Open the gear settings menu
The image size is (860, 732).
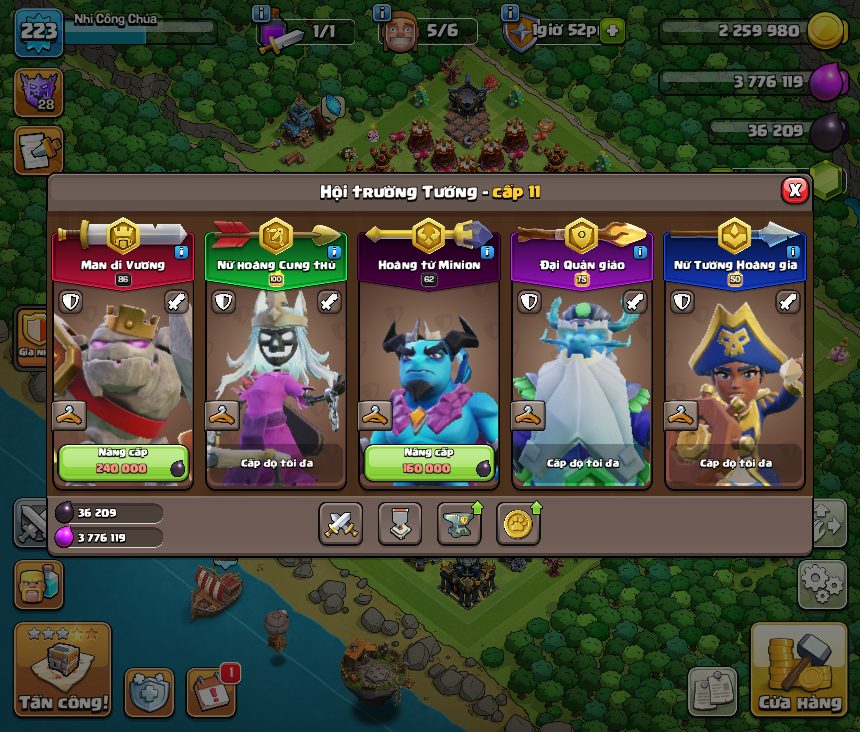coord(822,584)
